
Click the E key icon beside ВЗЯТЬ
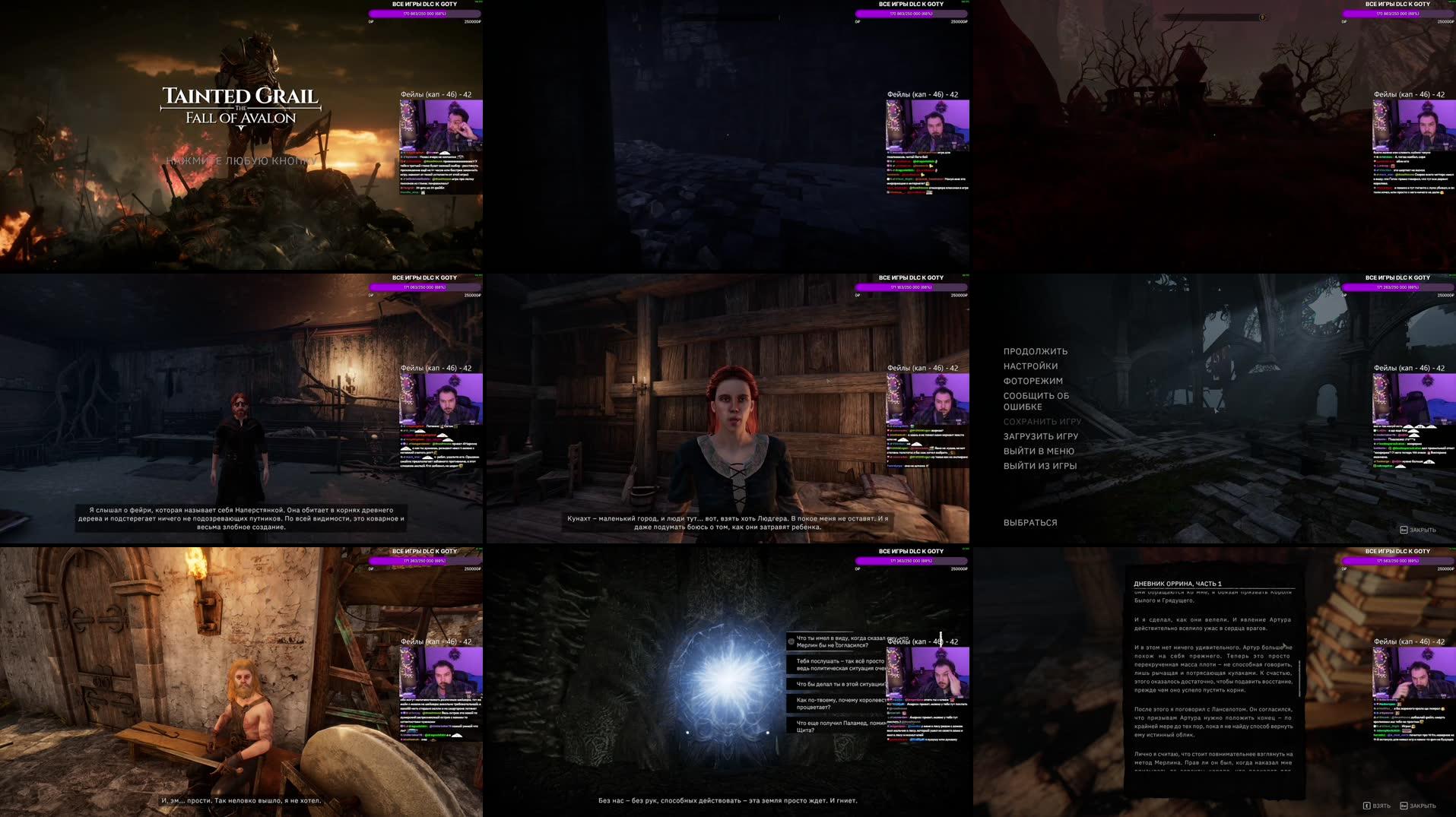[1367, 806]
